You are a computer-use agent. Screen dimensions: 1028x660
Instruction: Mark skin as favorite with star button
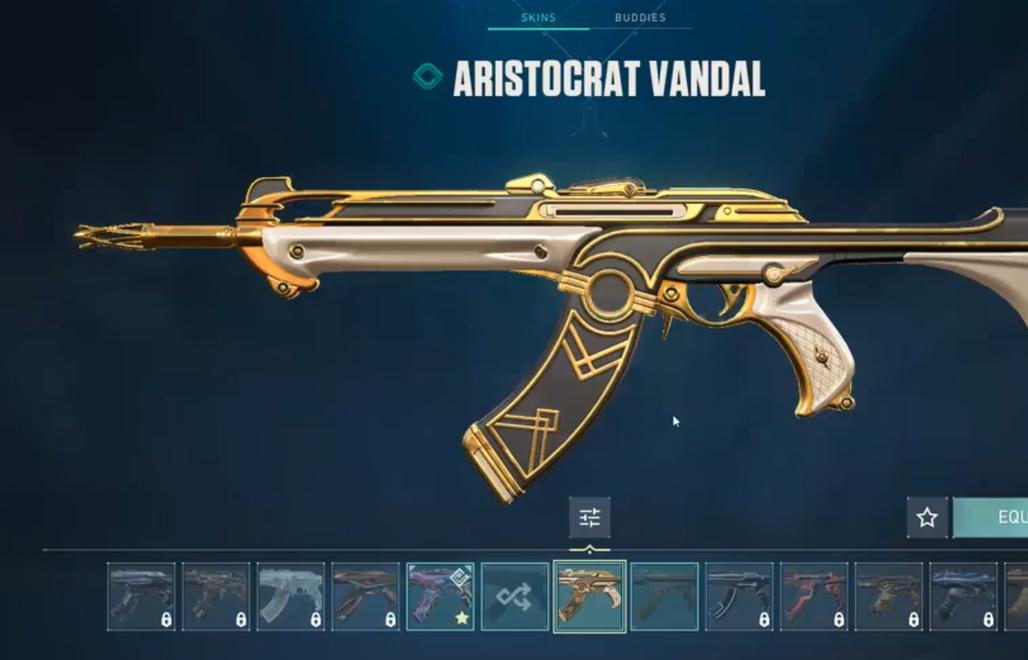click(x=927, y=518)
